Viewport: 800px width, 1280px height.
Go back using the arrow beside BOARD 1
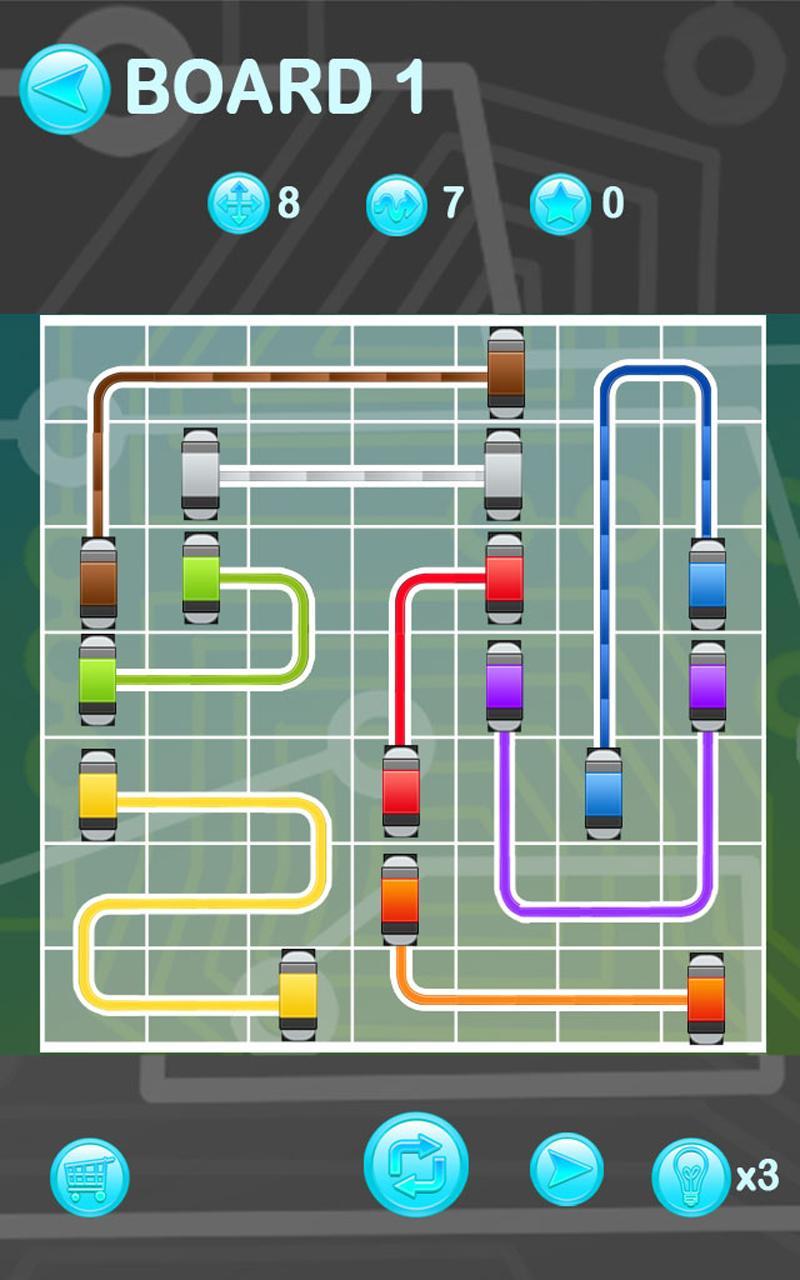(x=64, y=88)
